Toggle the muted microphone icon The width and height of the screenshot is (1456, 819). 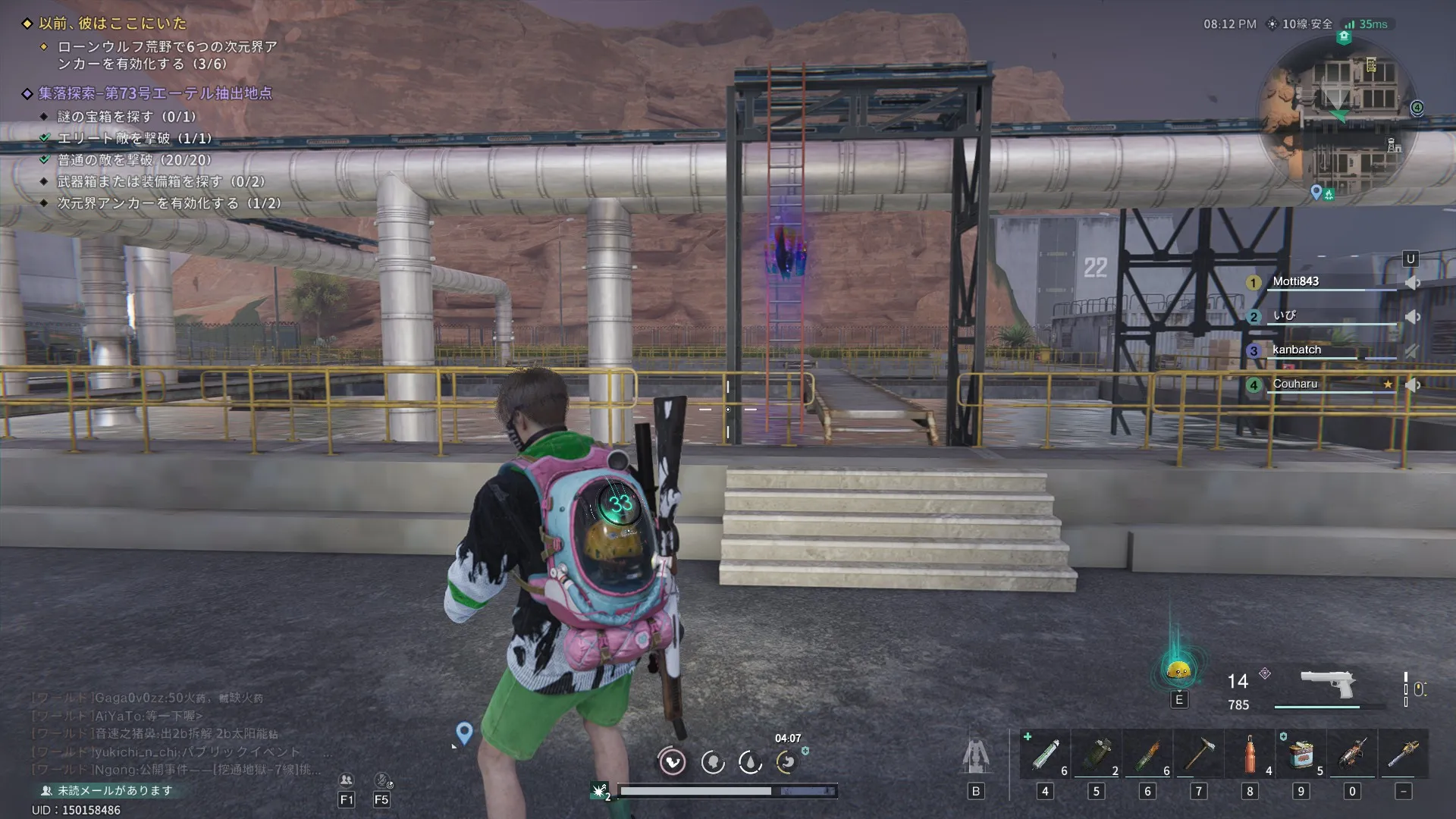pos(382,780)
